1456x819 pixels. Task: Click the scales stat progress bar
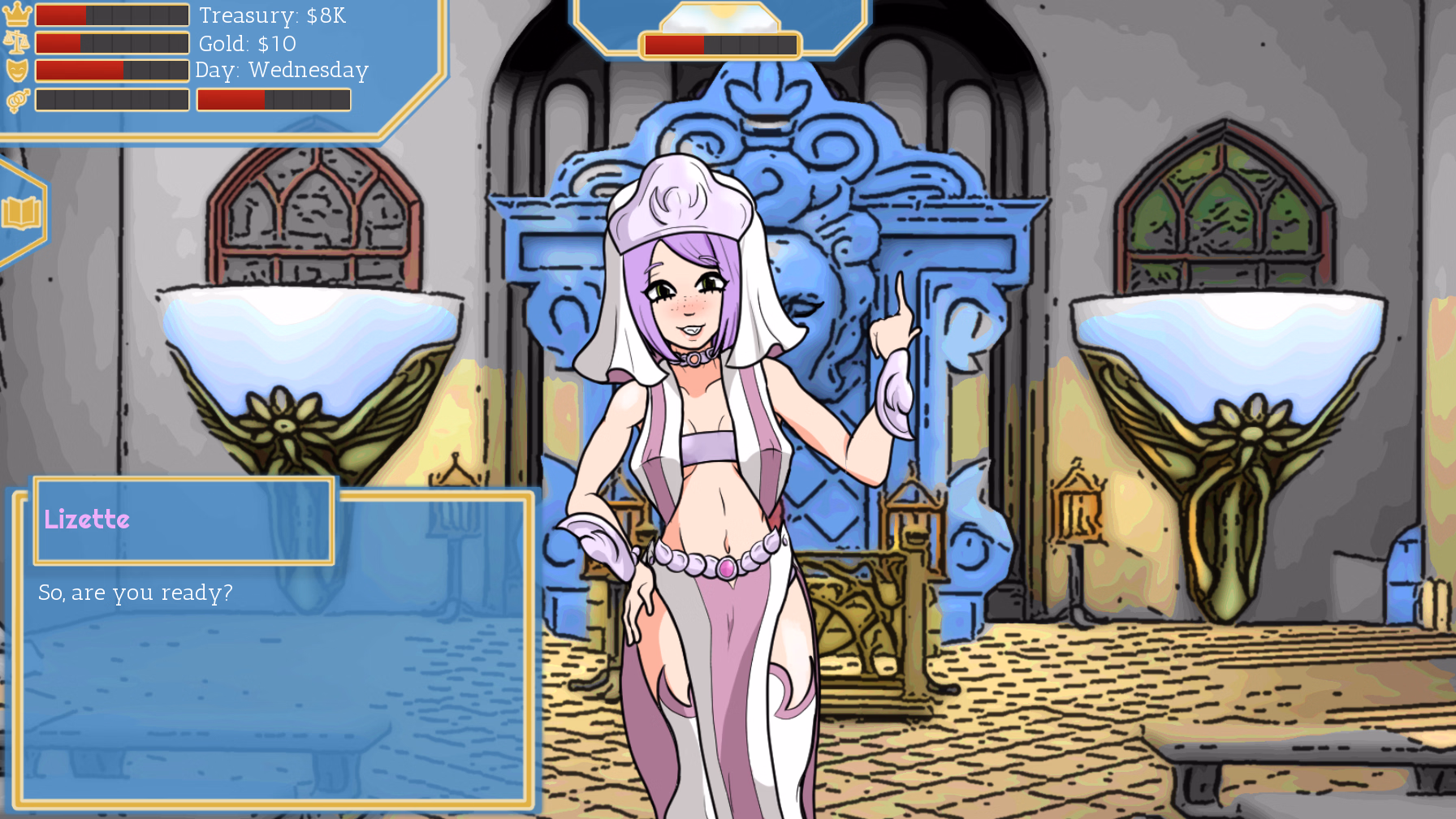point(114,42)
